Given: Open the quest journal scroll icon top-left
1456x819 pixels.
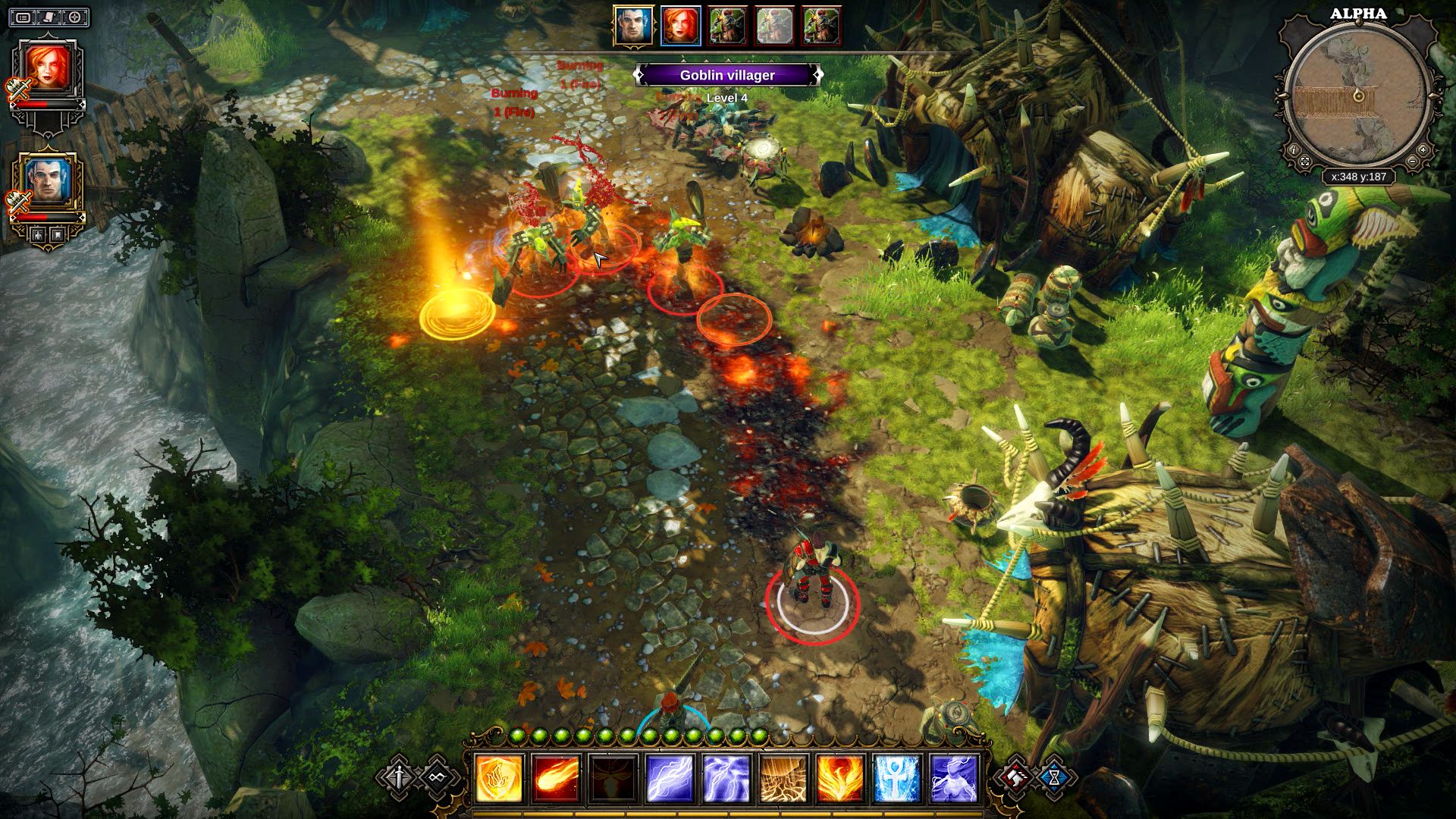Looking at the screenshot, I should pyautogui.click(x=49, y=17).
